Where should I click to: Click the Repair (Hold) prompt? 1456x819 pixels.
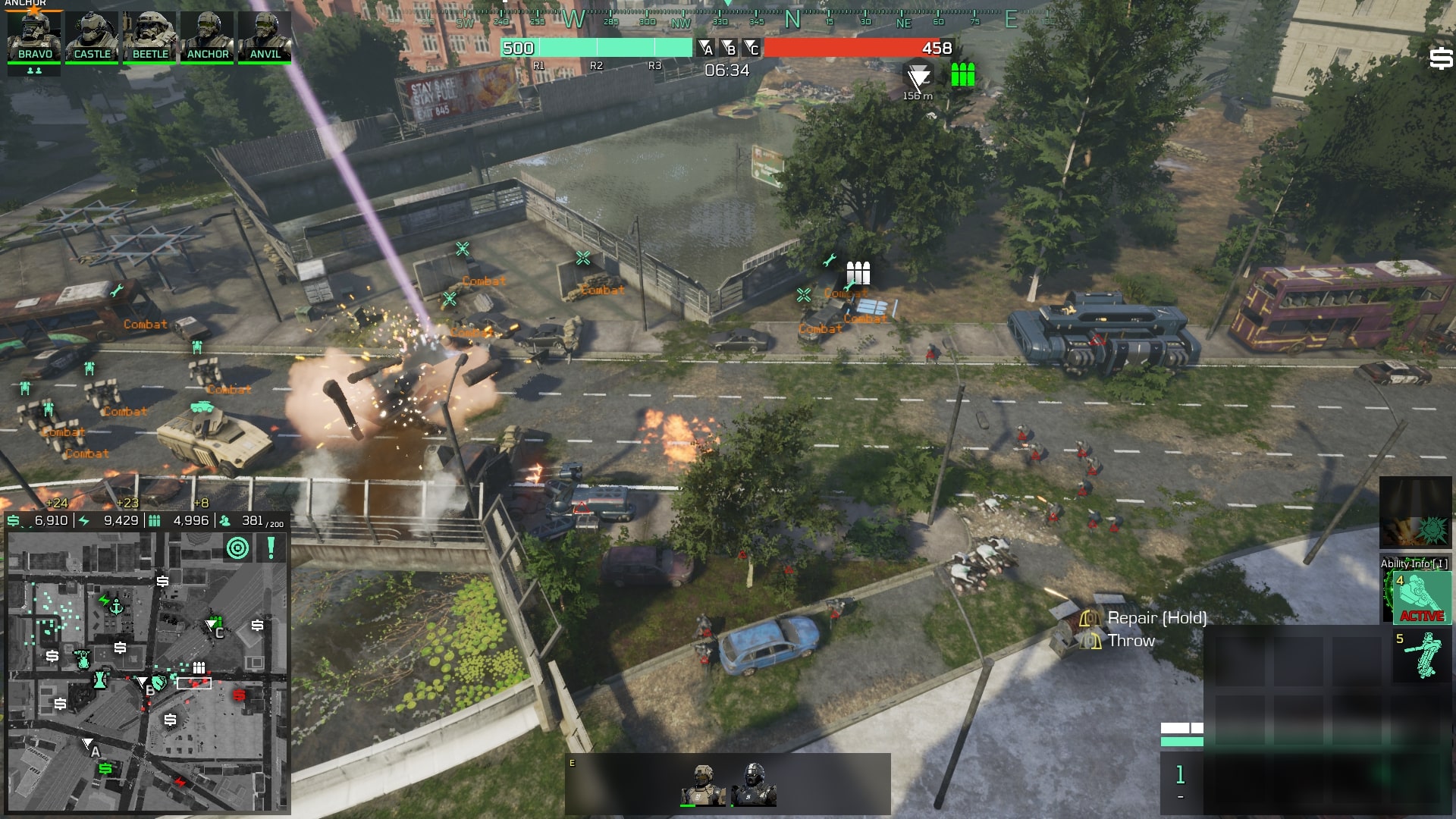(1158, 618)
